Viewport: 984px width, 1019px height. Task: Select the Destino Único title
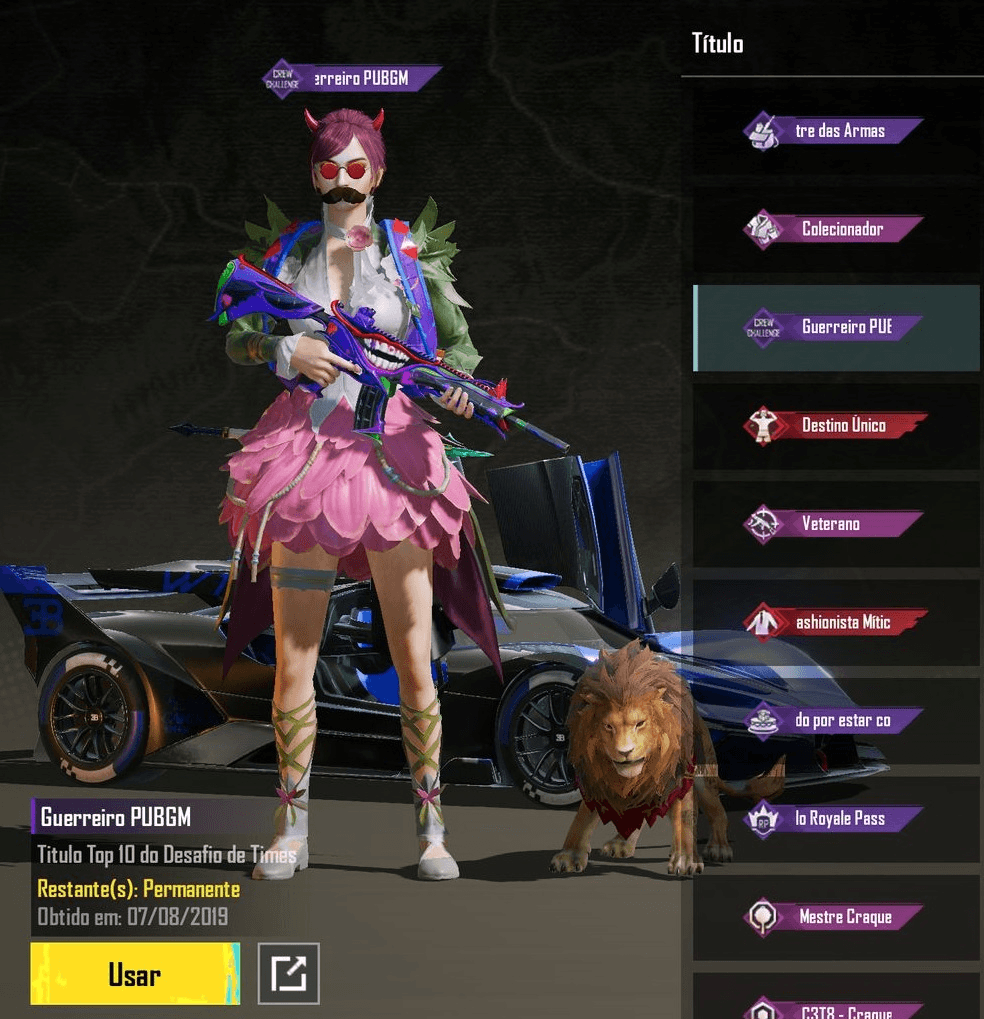(x=834, y=425)
